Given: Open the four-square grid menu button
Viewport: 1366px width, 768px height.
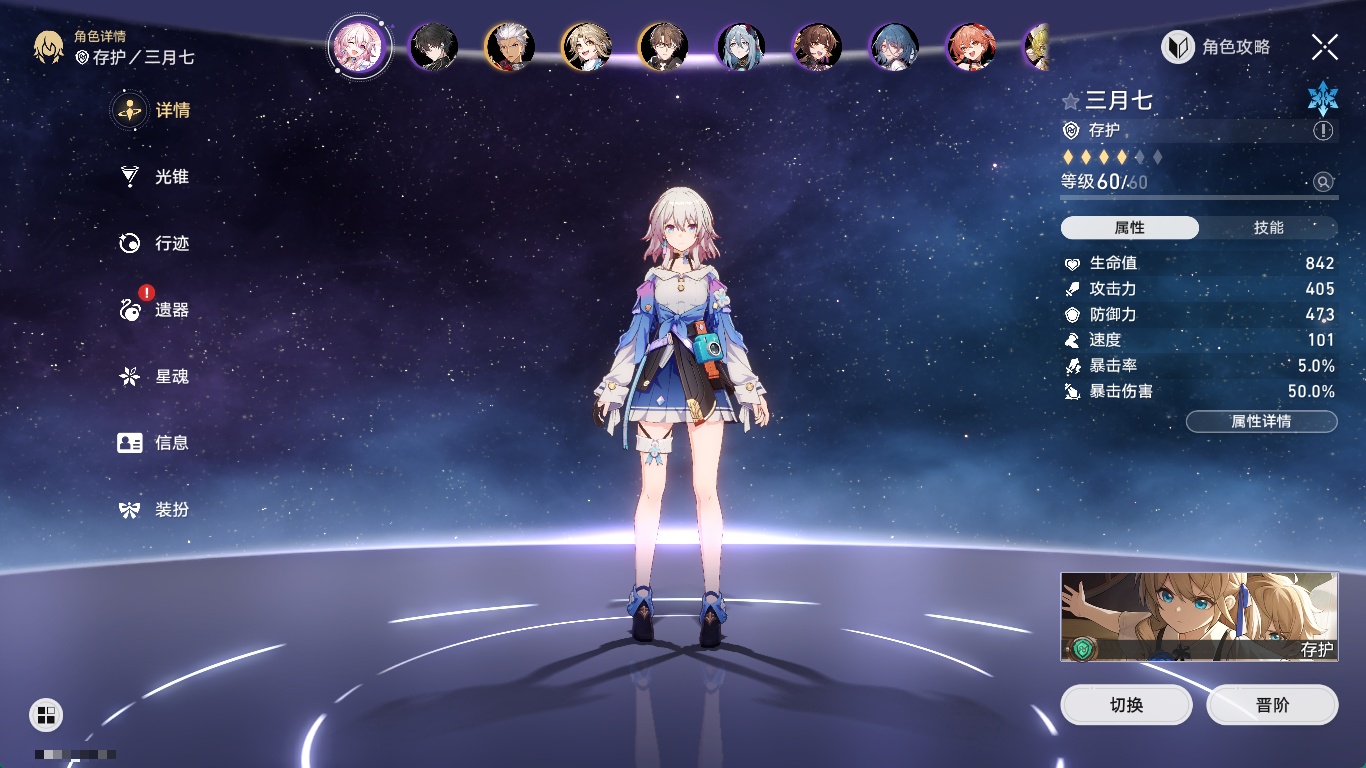Looking at the screenshot, I should [x=46, y=715].
